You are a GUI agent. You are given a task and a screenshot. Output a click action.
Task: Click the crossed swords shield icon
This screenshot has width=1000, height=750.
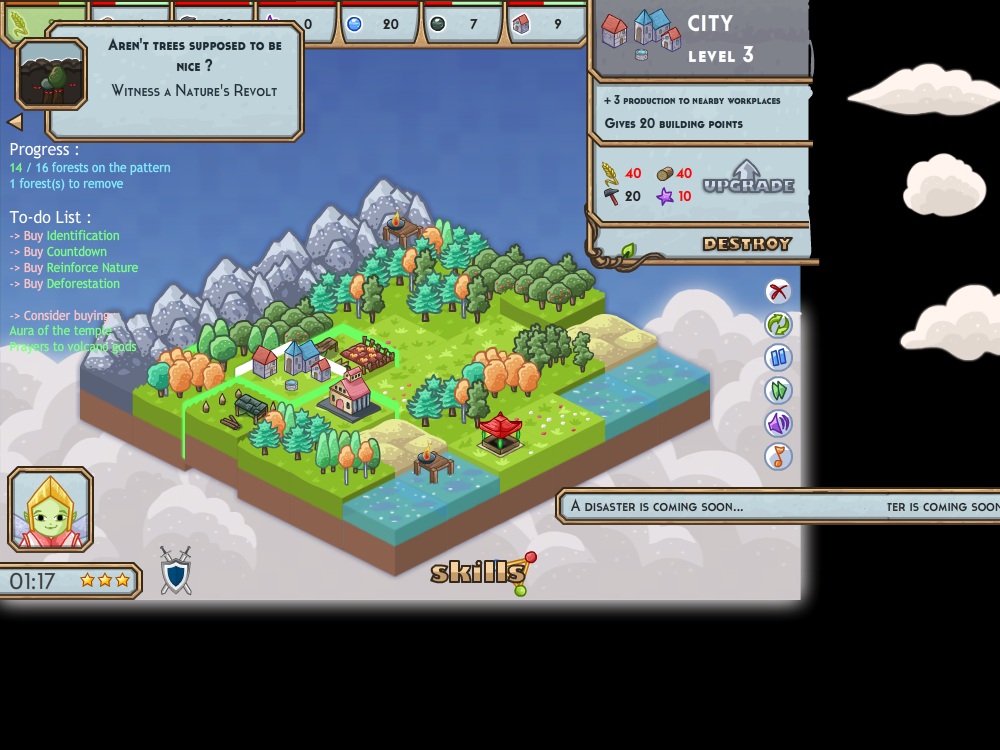(x=176, y=570)
